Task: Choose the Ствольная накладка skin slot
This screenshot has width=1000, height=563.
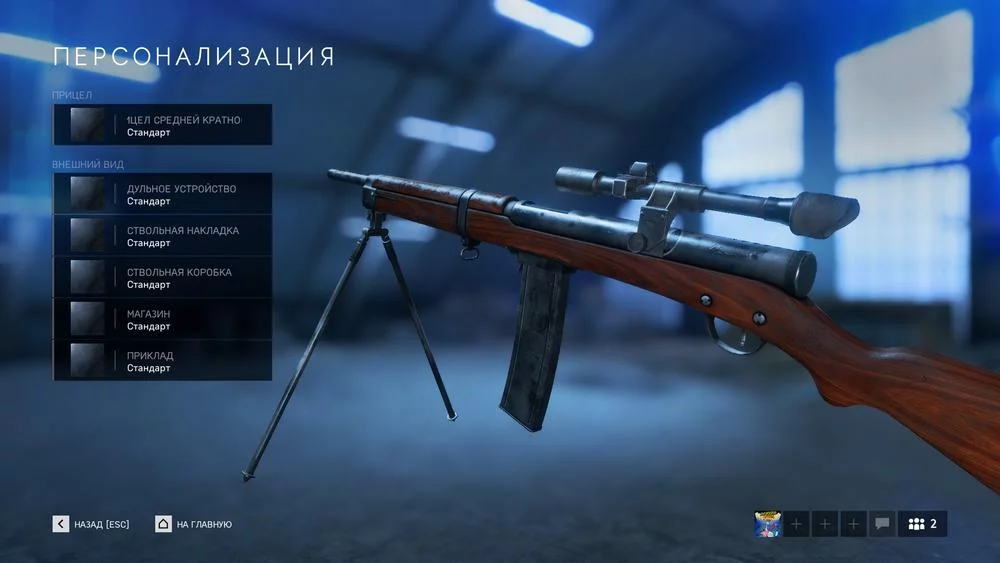Action: (162, 236)
